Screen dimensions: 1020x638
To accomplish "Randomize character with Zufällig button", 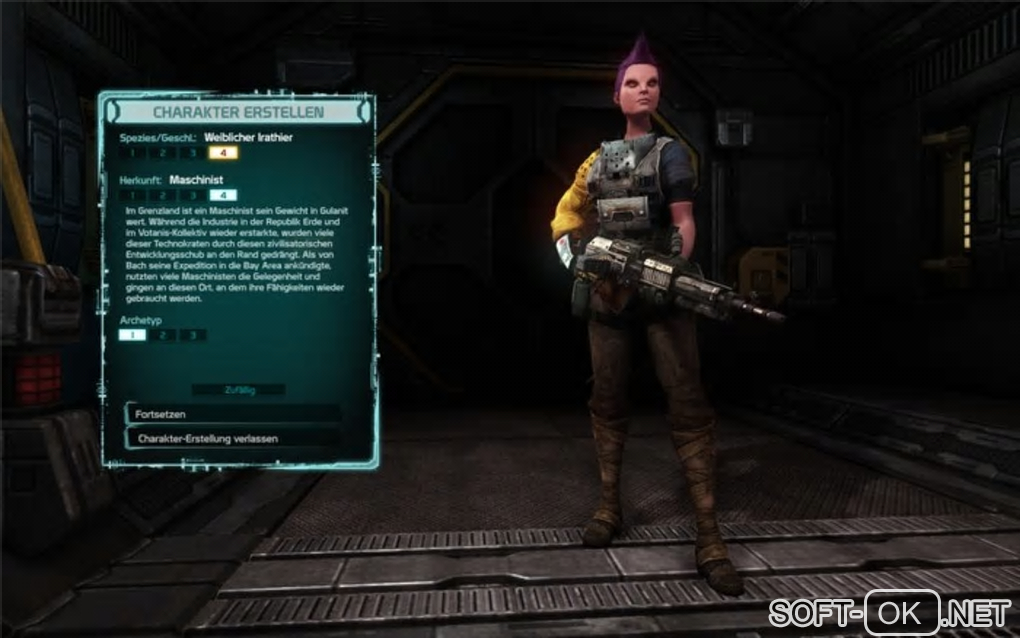I will tap(238, 390).
